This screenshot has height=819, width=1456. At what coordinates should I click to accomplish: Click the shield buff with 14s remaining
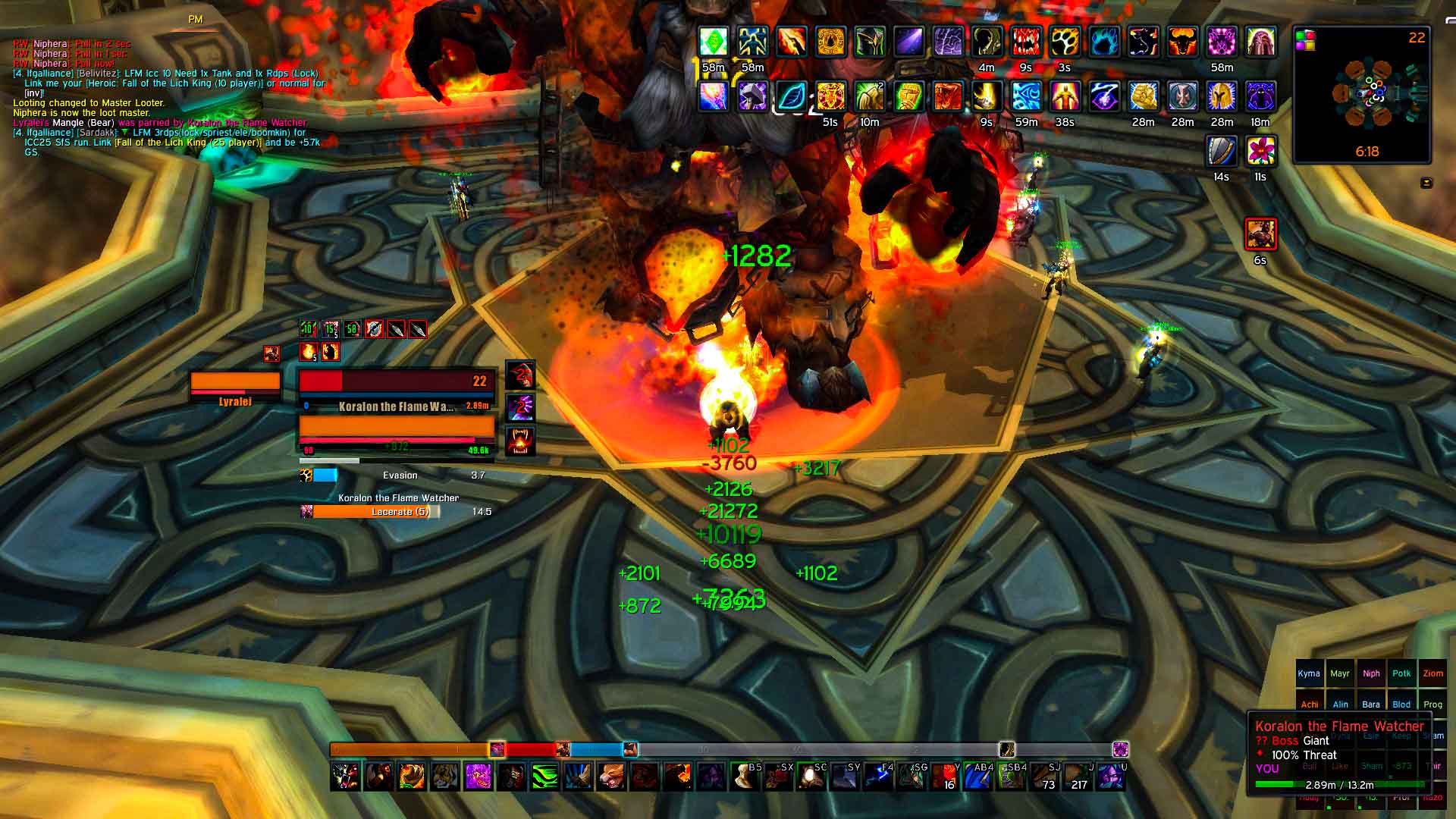[1221, 152]
